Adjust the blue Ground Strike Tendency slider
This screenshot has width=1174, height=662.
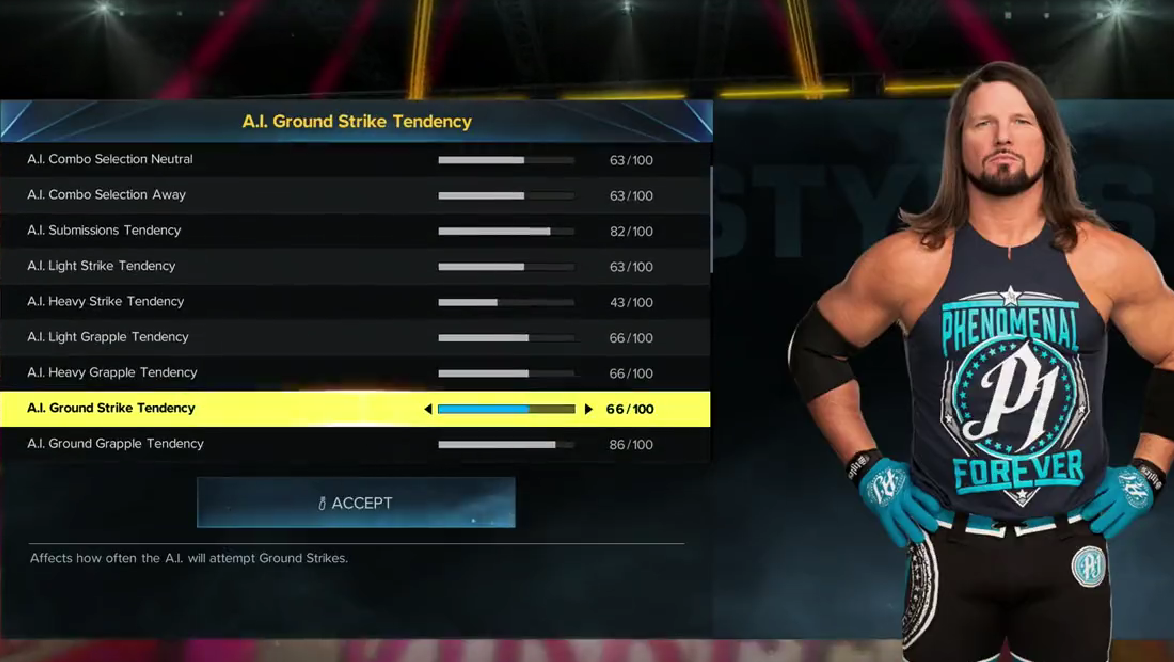(507, 409)
